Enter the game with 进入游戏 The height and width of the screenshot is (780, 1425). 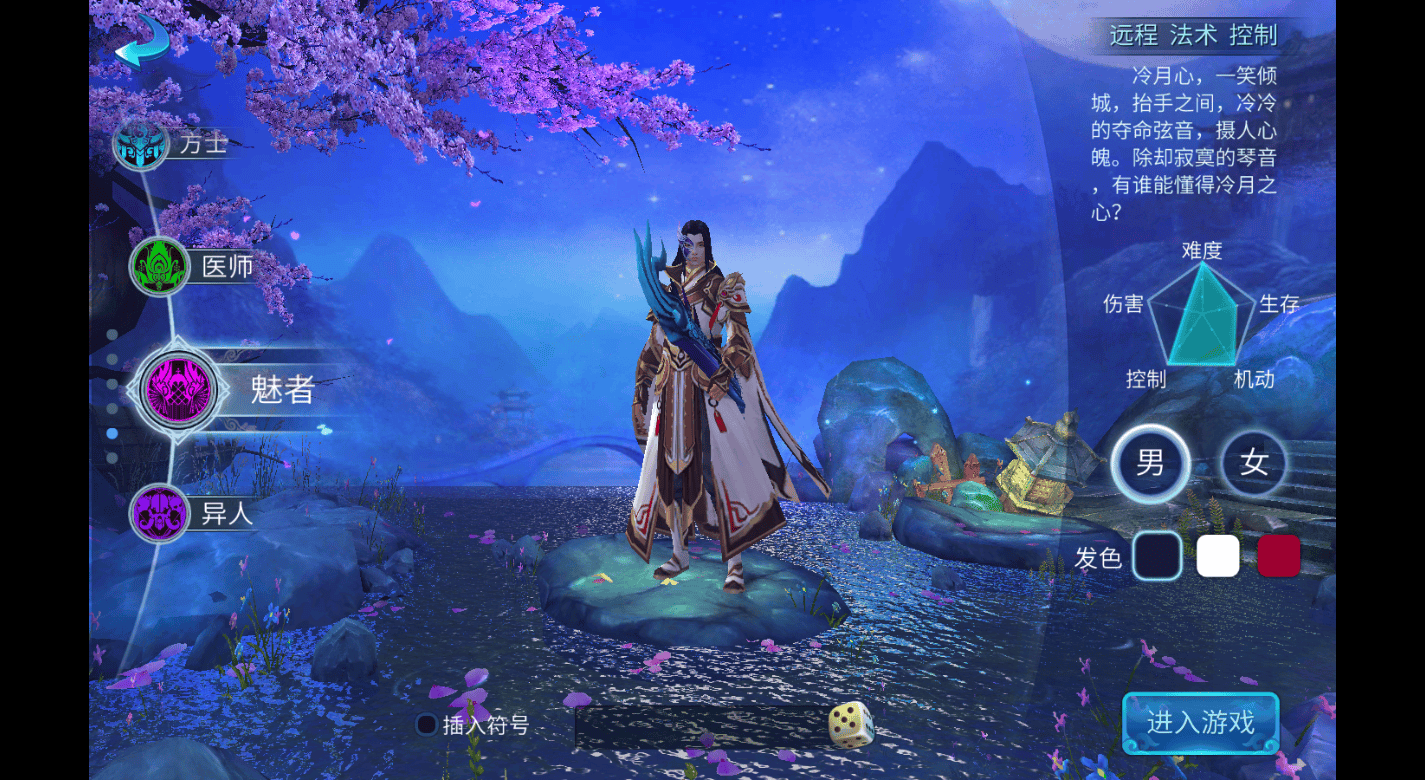pyautogui.click(x=1200, y=722)
